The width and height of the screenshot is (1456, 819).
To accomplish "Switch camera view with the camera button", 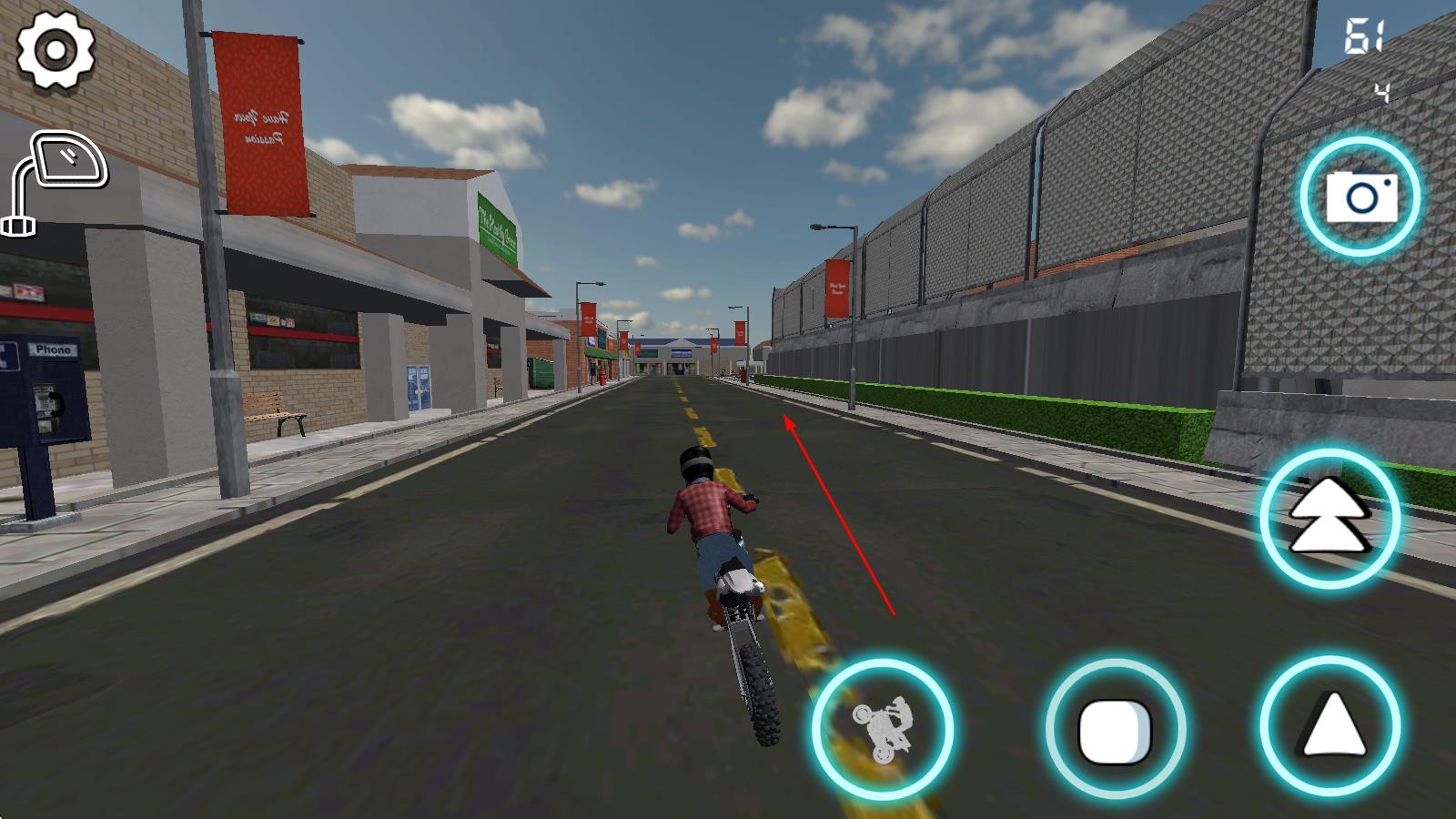I will tap(1360, 197).
